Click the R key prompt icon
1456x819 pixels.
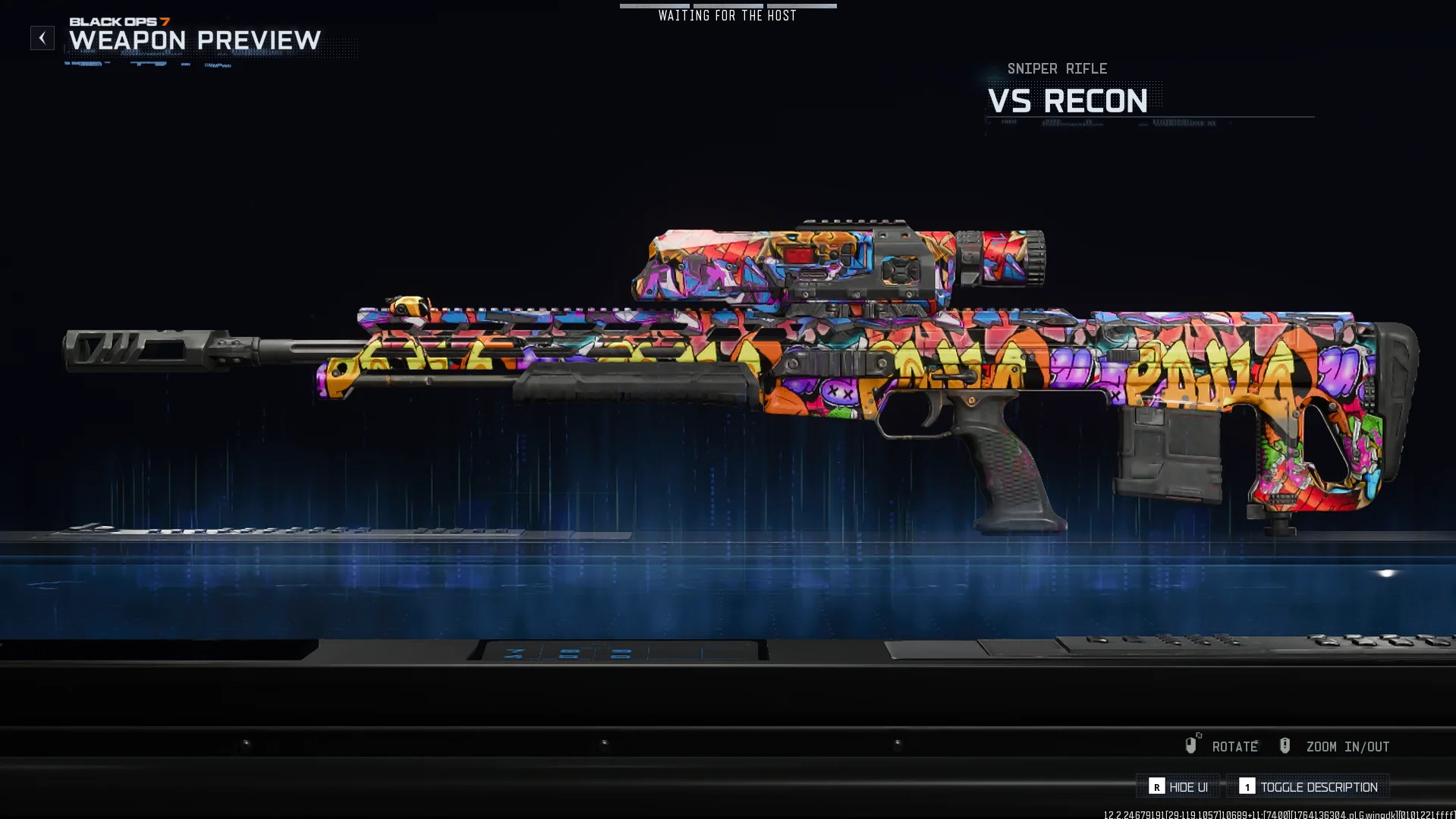(1157, 786)
